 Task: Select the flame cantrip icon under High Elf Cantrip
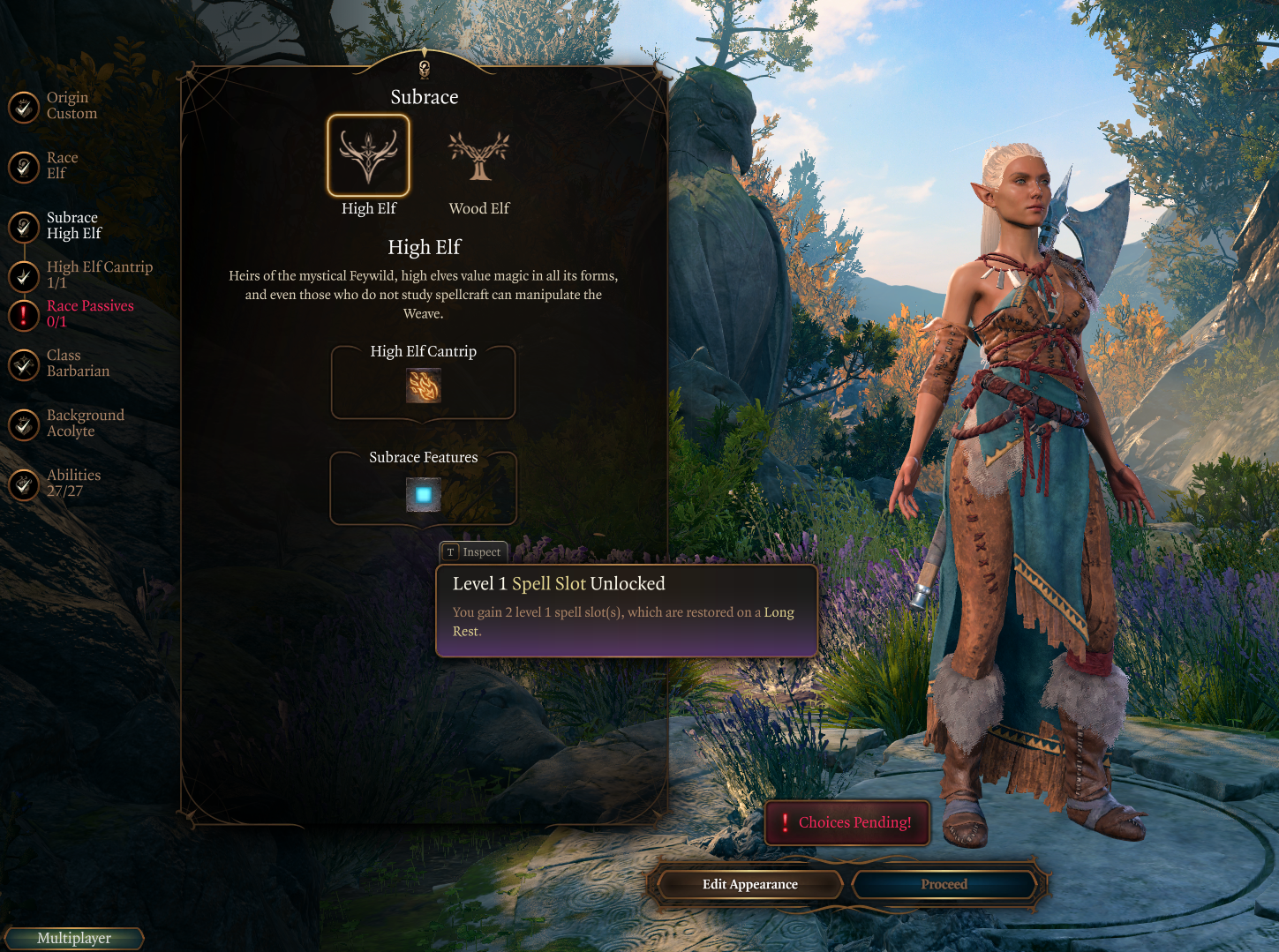click(424, 386)
